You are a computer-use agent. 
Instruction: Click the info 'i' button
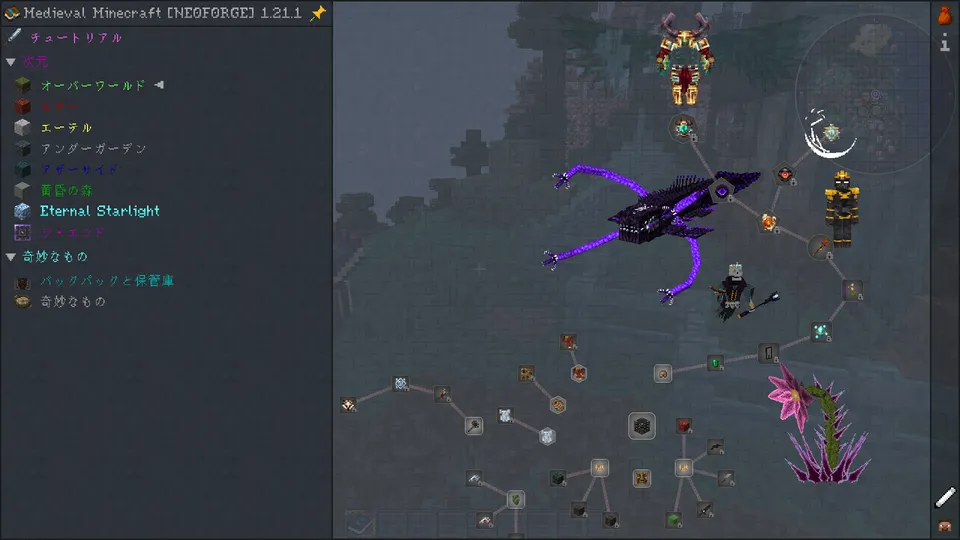(x=945, y=44)
